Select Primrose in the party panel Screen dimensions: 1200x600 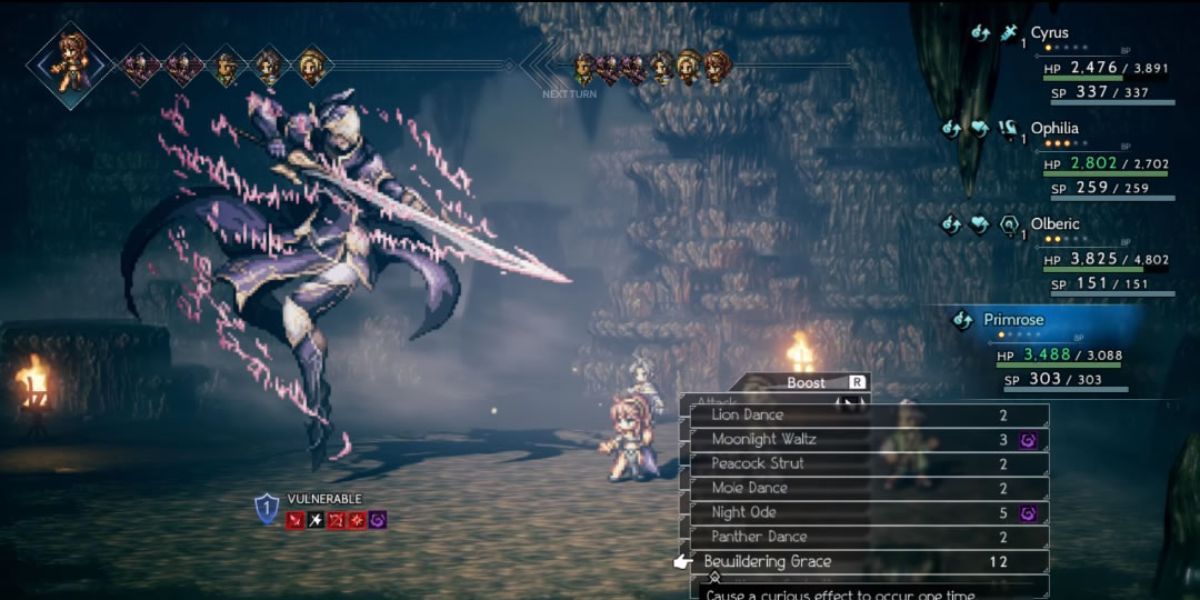pyautogui.click(x=1014, y=320)
